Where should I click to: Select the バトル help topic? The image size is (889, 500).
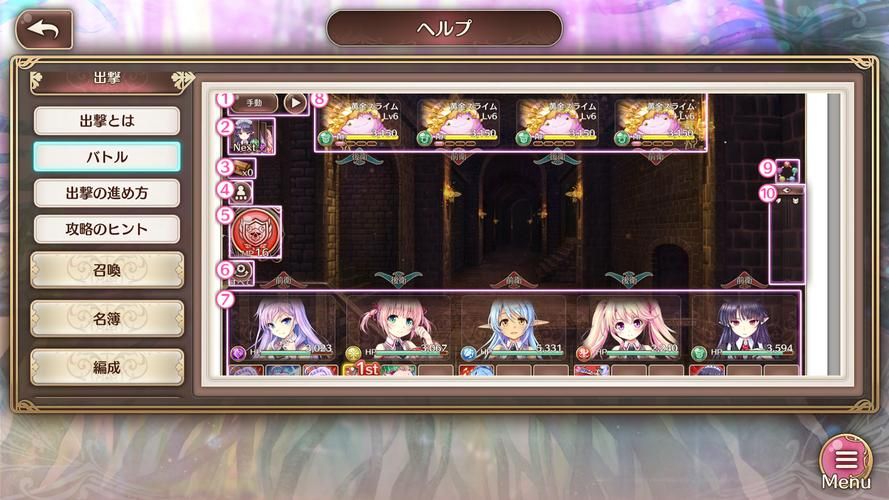107,157
